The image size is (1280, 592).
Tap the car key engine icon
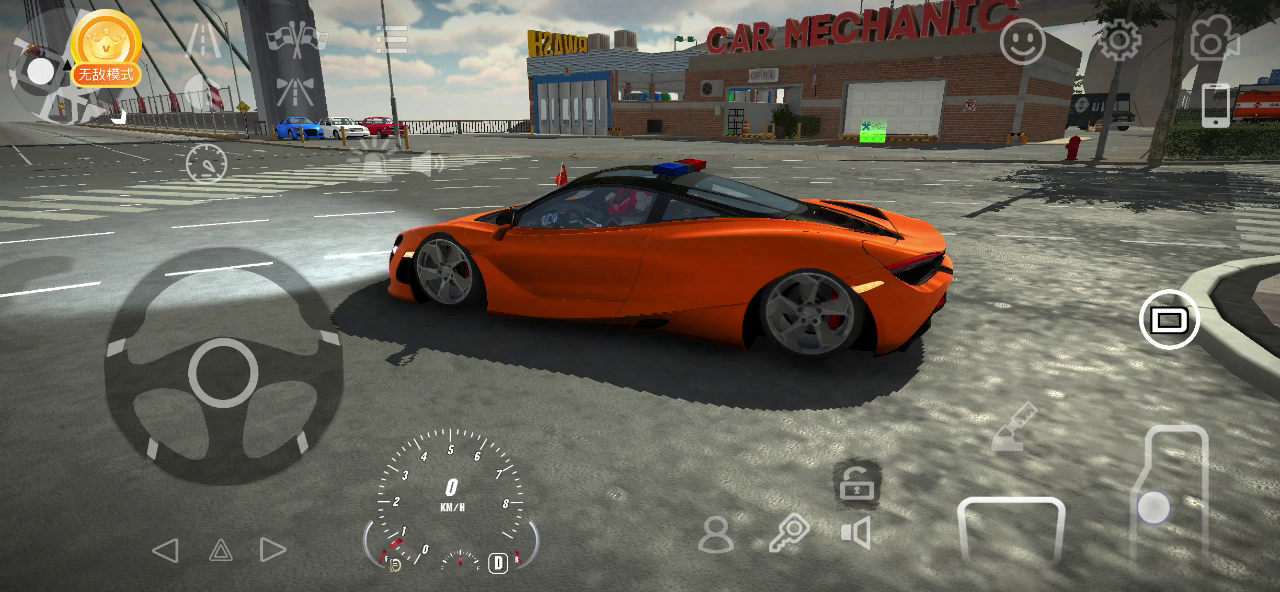point(789,534)
